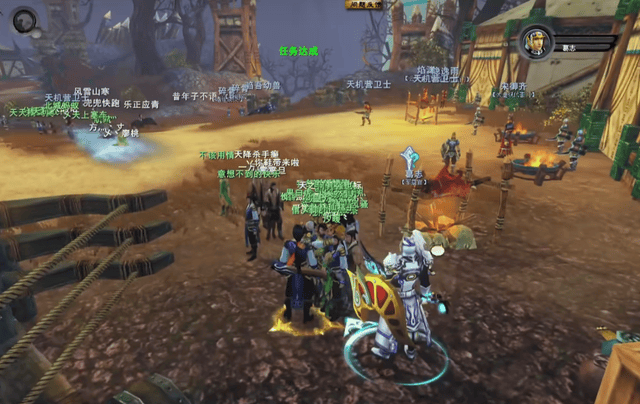The image size is (640, 404).
Task: Open the round player portrait icon
Action: 24,19
